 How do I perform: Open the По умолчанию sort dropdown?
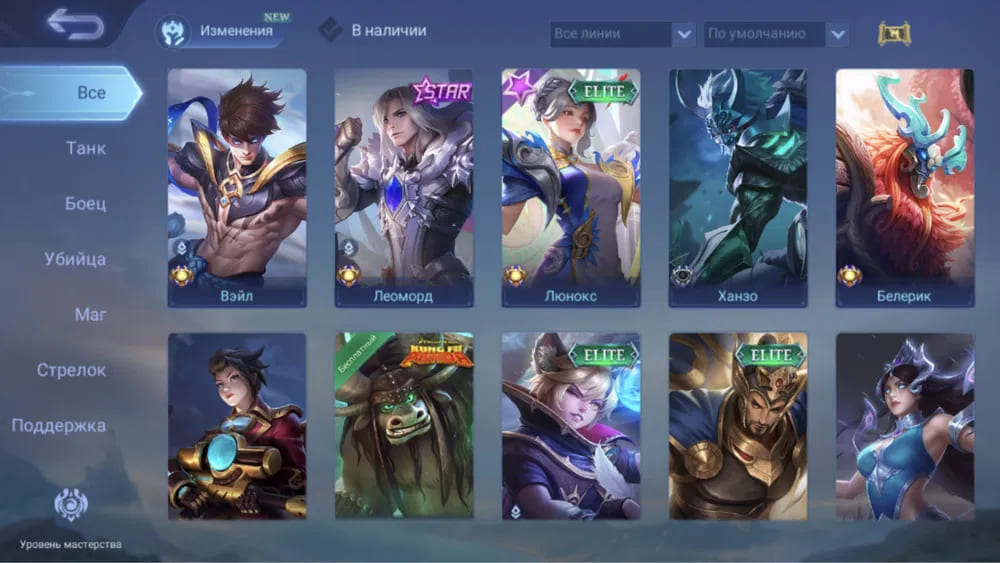tap(777, 34)
